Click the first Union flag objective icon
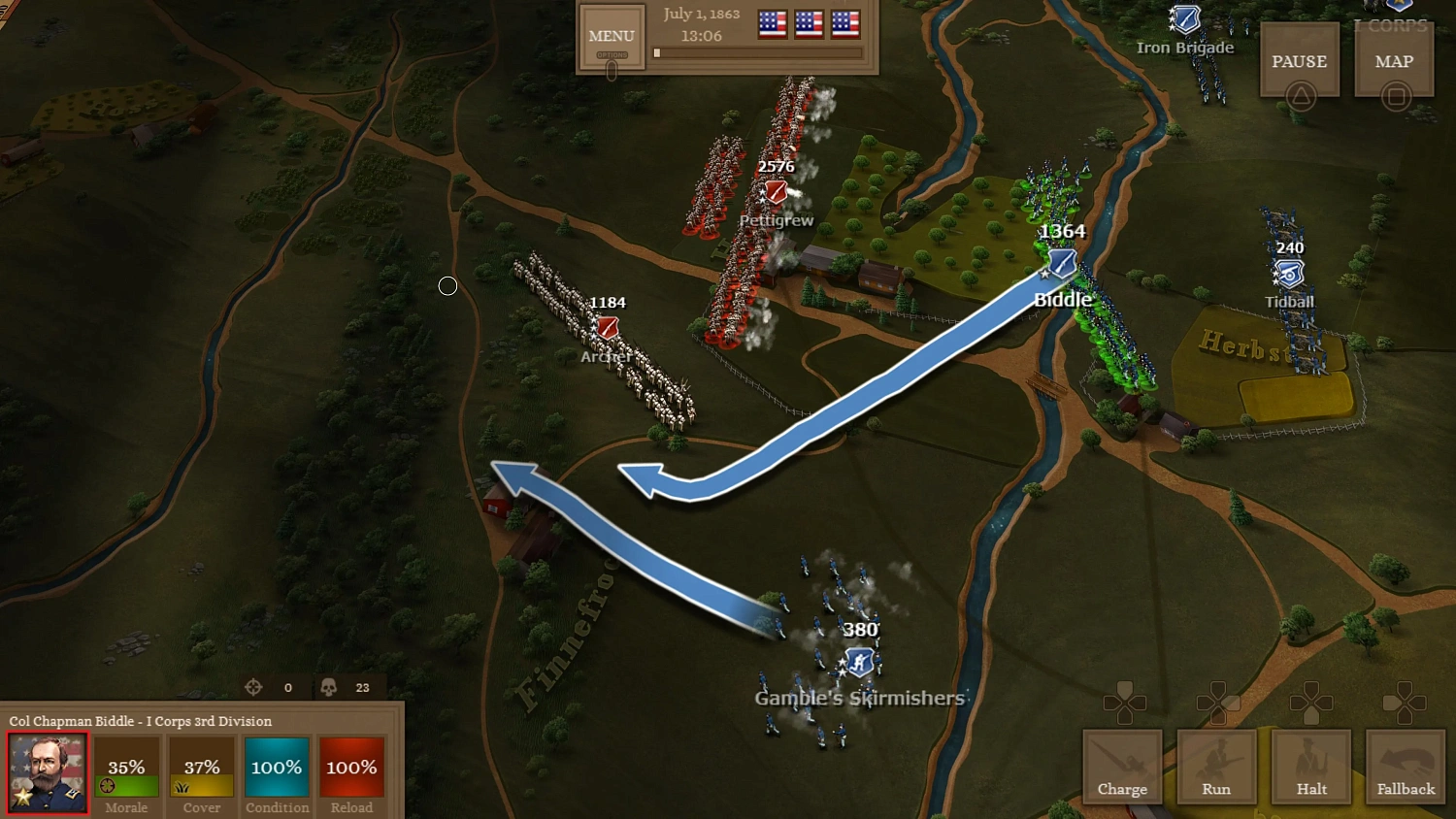The height and width of the screenshot is (819, 1456). click(x=772, y=26)
